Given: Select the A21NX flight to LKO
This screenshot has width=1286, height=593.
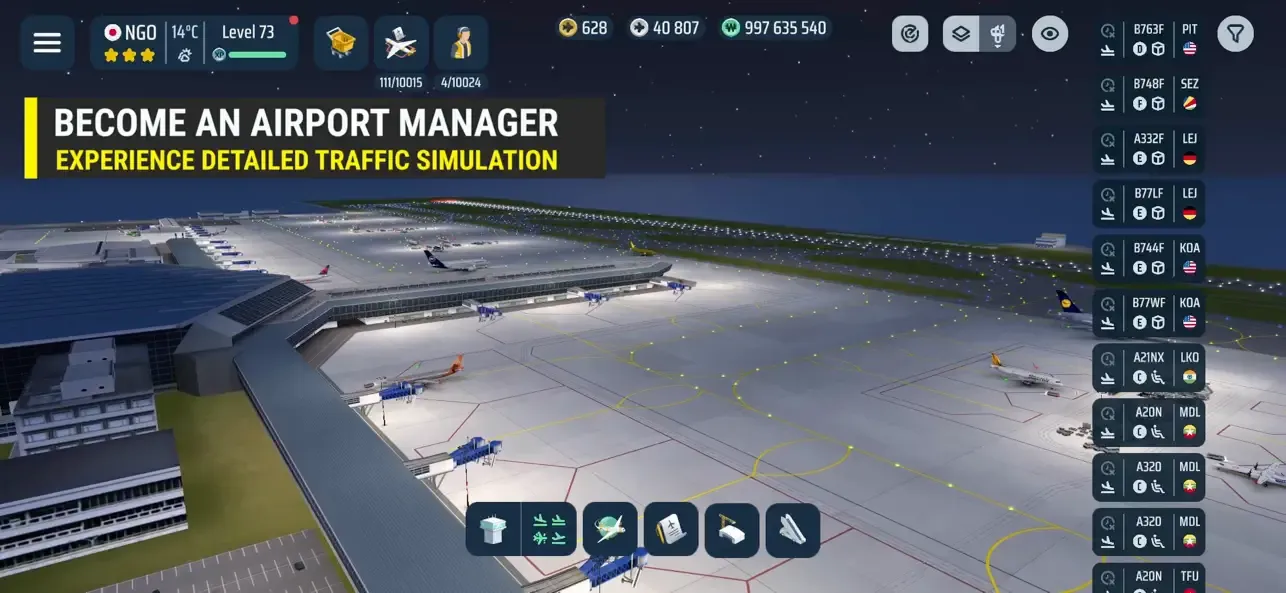Looking at the screenshot, I should [1148, 368].
